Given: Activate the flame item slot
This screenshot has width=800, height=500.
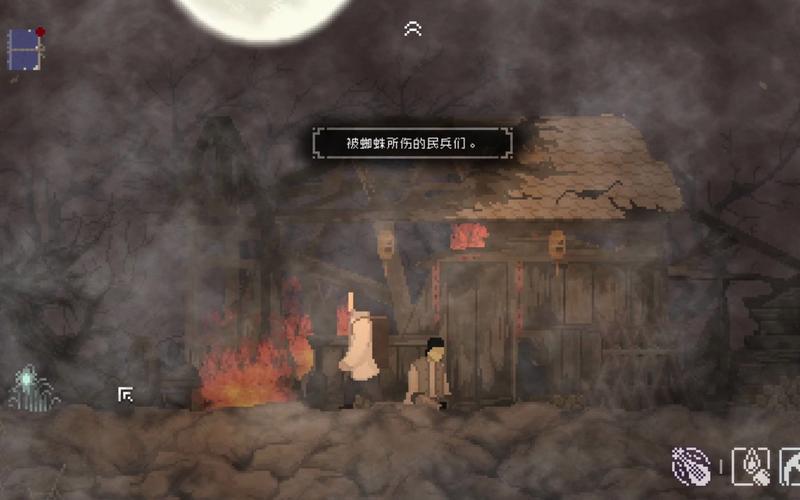Looking at the screenshot, I should click(x=749, y=465).
